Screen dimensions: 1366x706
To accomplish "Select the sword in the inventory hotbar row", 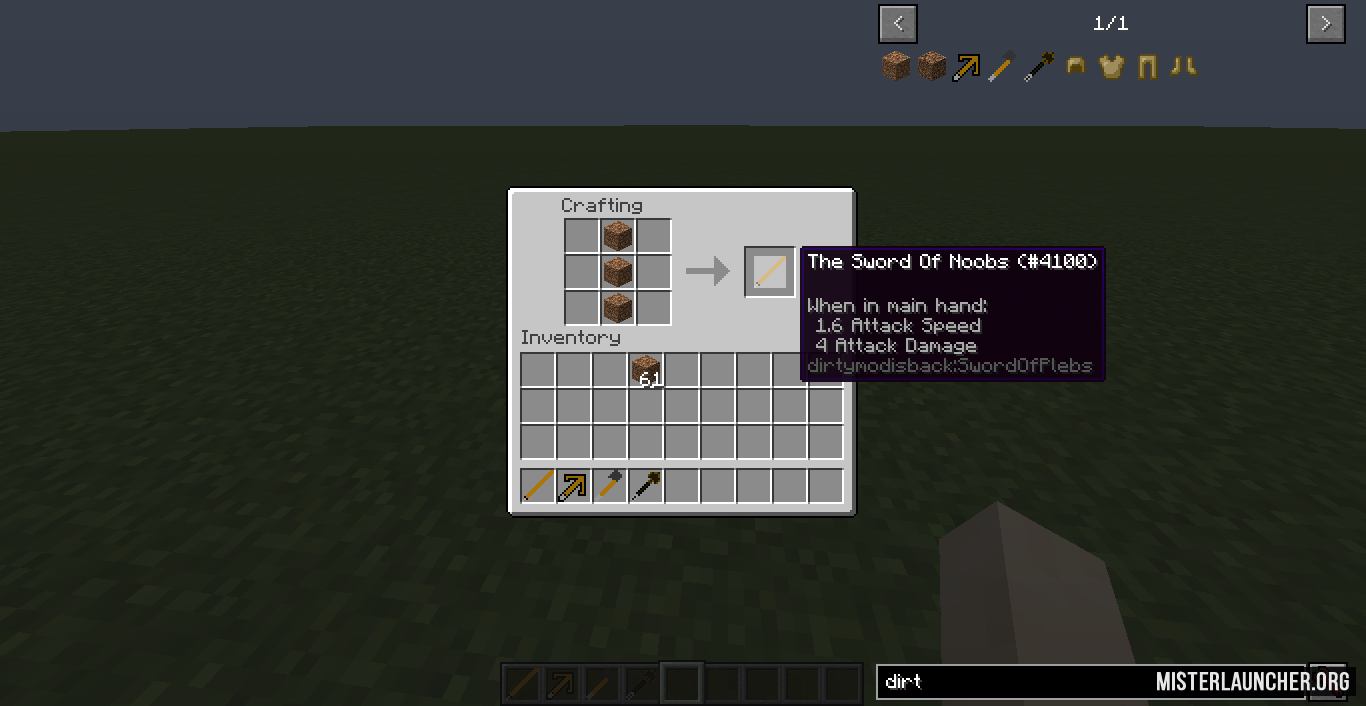I will (x=538, y=486).
